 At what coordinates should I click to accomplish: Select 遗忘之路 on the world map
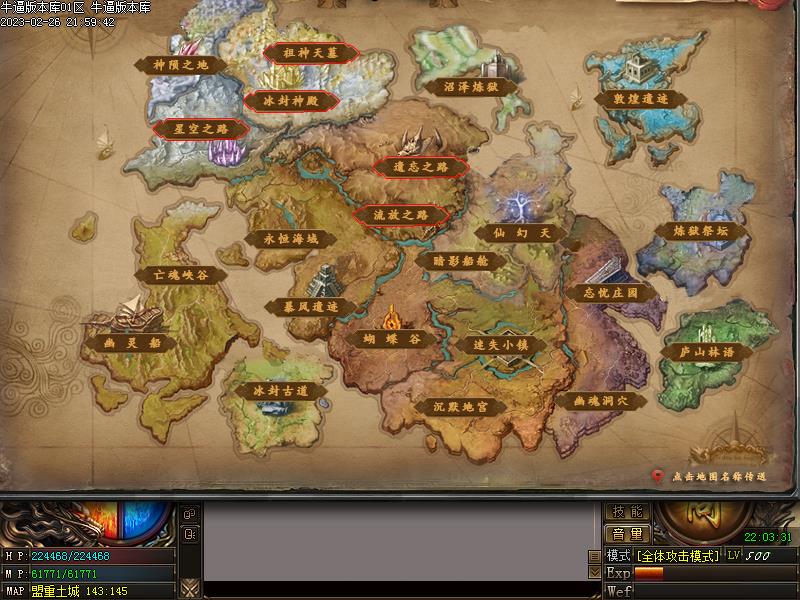pos(420,166)
